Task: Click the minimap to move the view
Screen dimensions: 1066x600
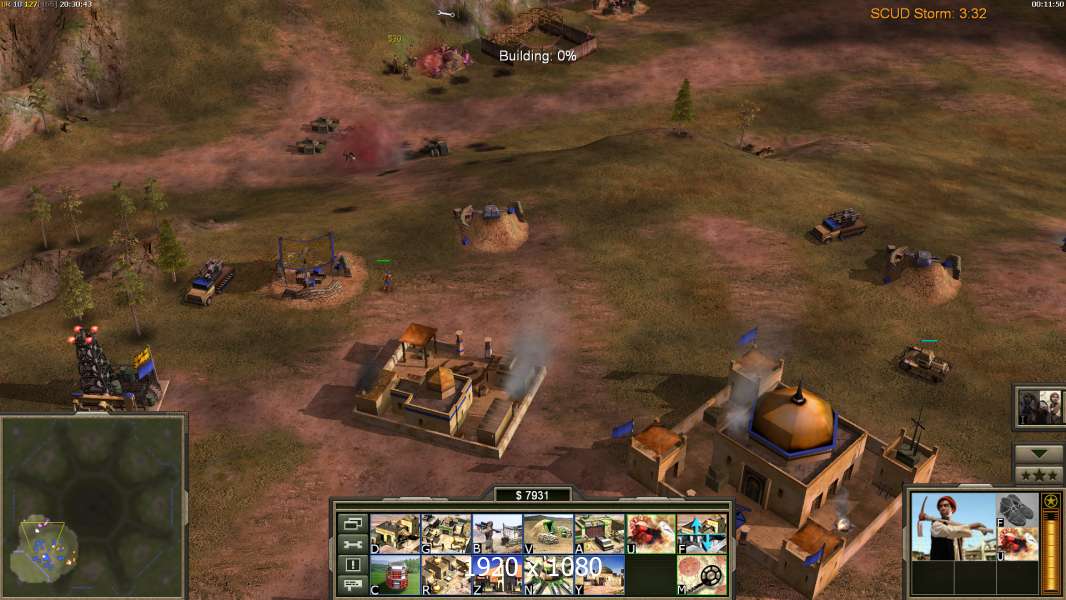Action: point(95,500)
